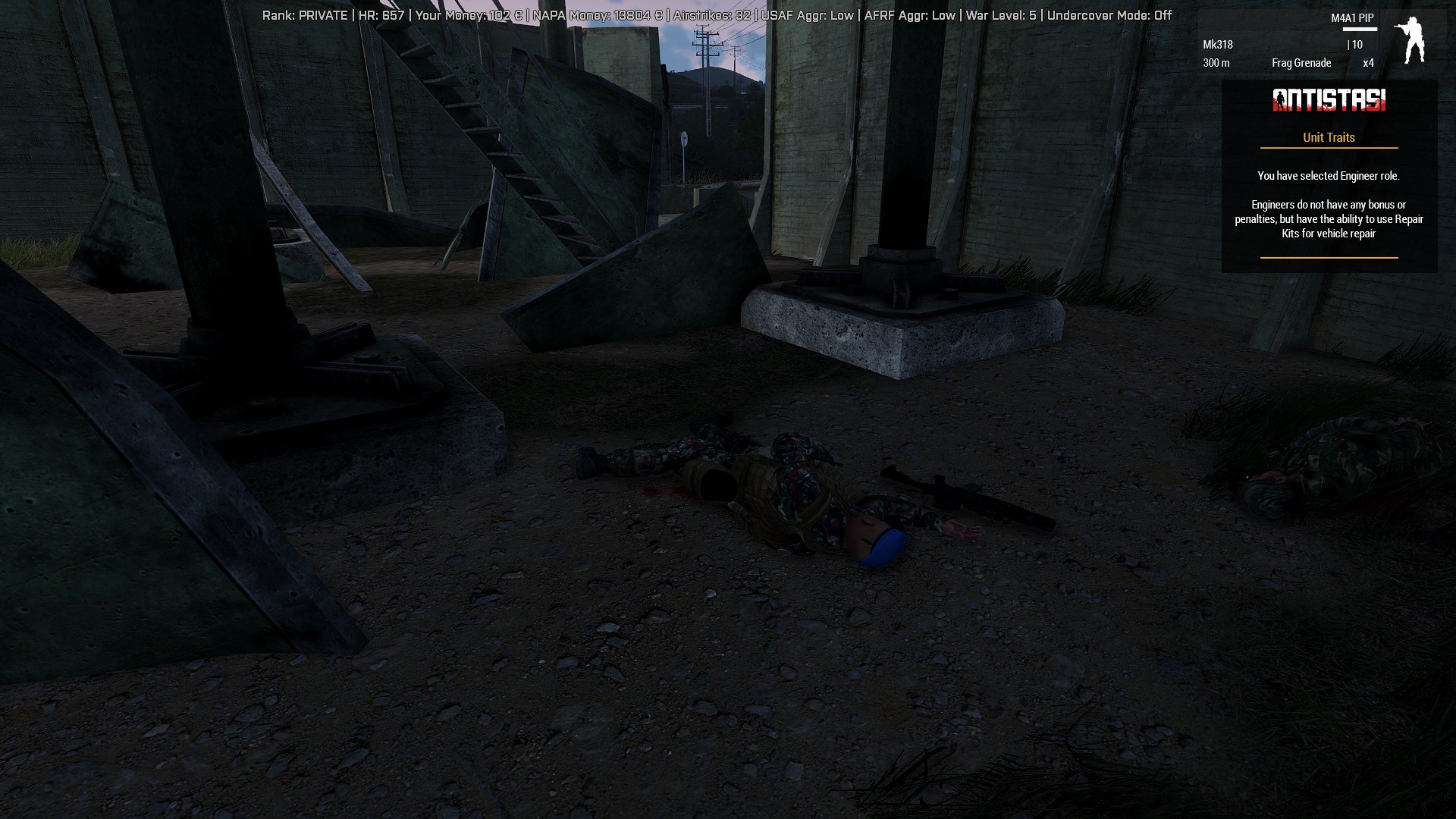1456x819 pixels.
Task: Select the Frag Grenade slot
Action: [x=1301, y=64]
